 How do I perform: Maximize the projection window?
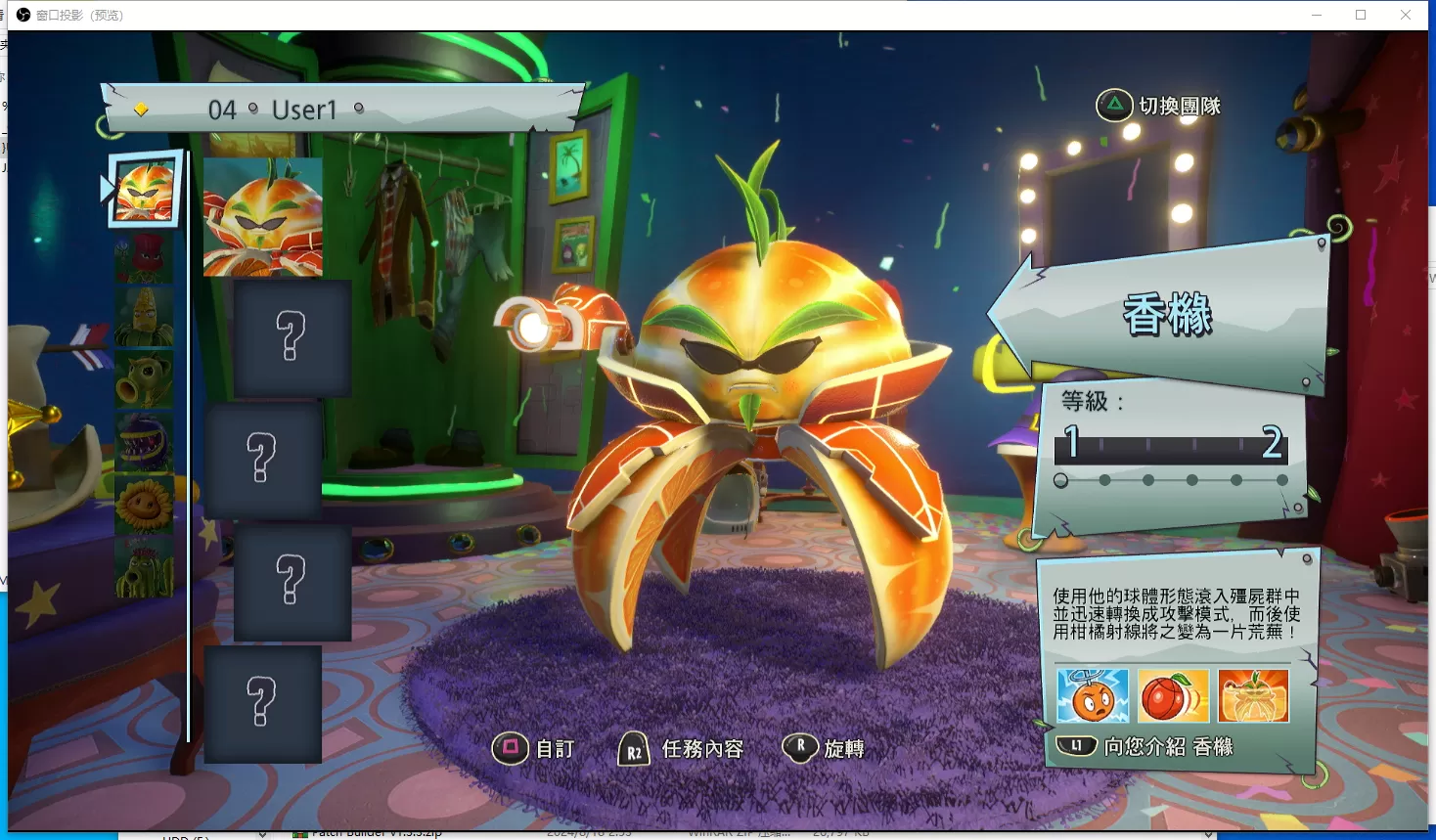point(1361,15)
